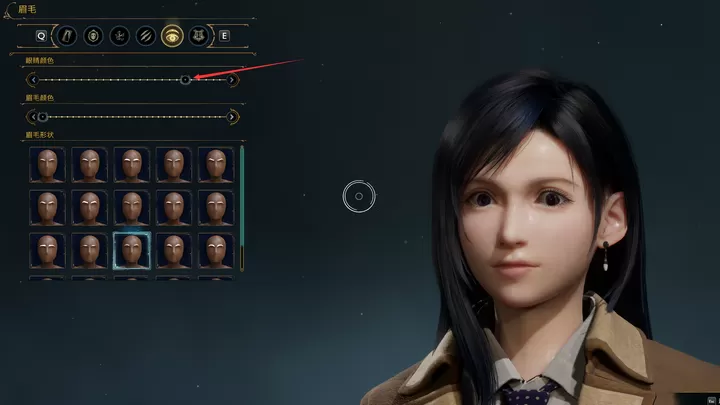Click the eye colour slider handle

pyautogui.click(x=186, y=79)
